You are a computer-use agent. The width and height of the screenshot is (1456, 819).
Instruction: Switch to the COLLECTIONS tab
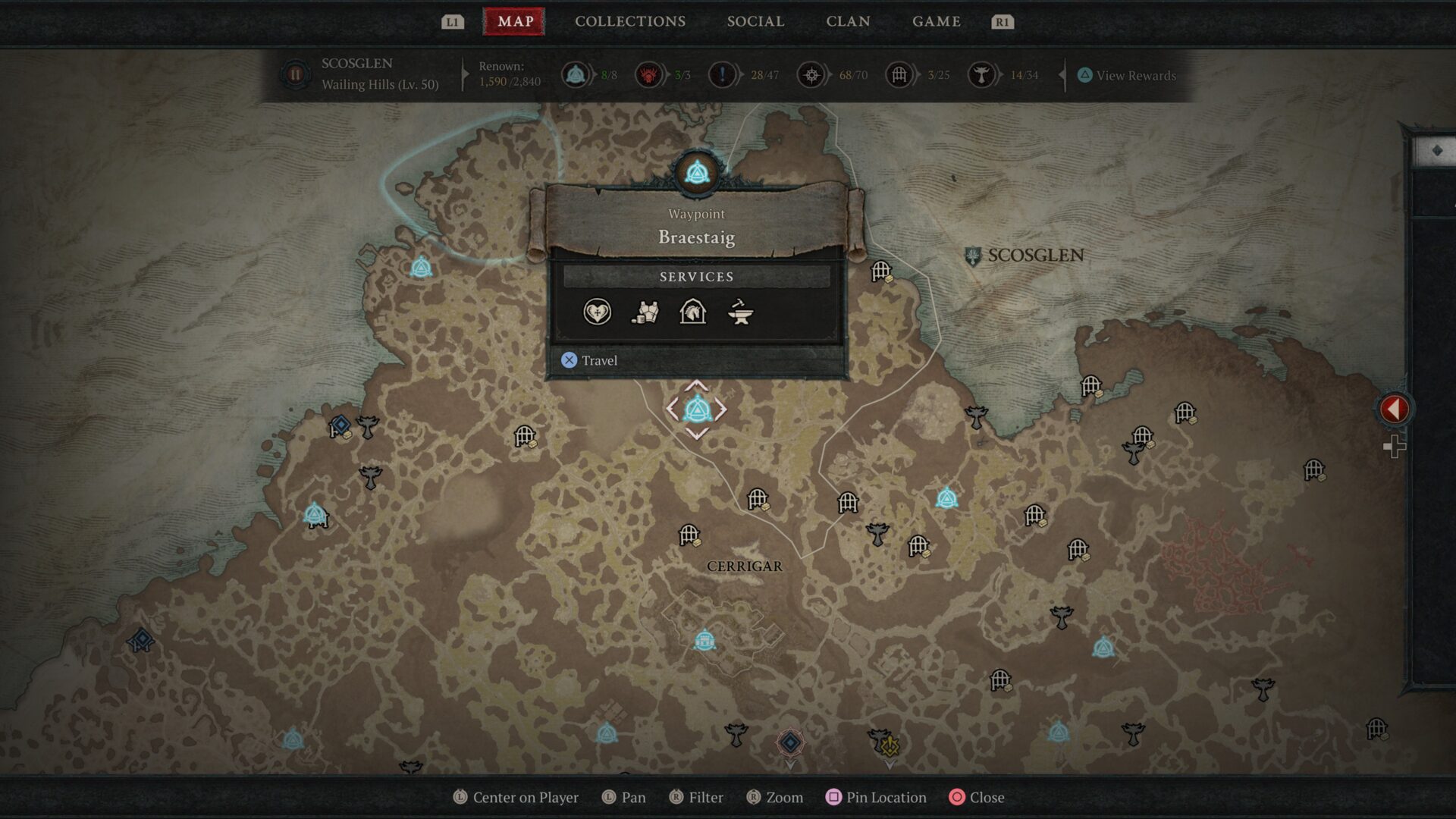click(629, 21)
